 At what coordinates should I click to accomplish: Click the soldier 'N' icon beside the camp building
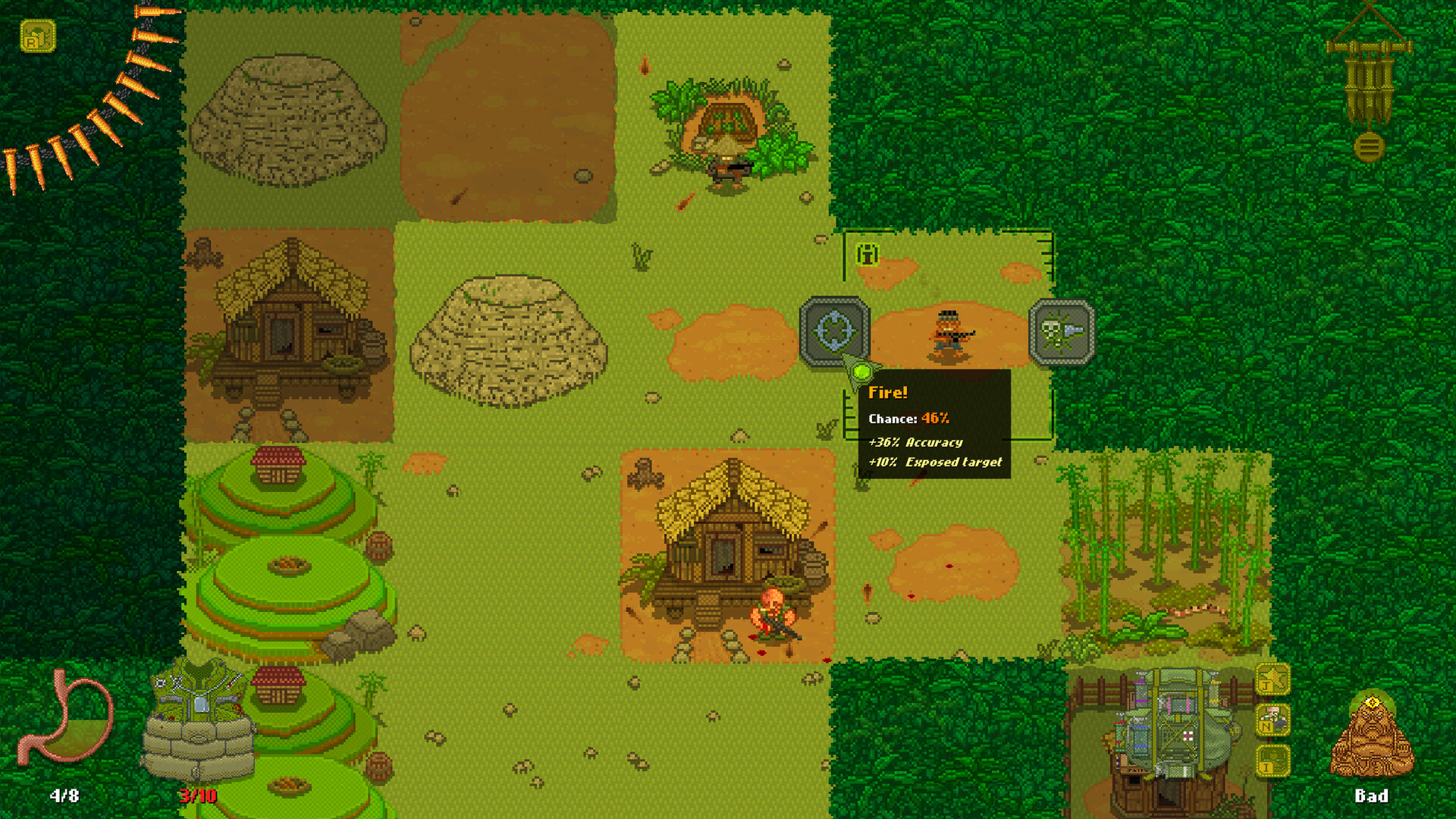[1272, 719]
